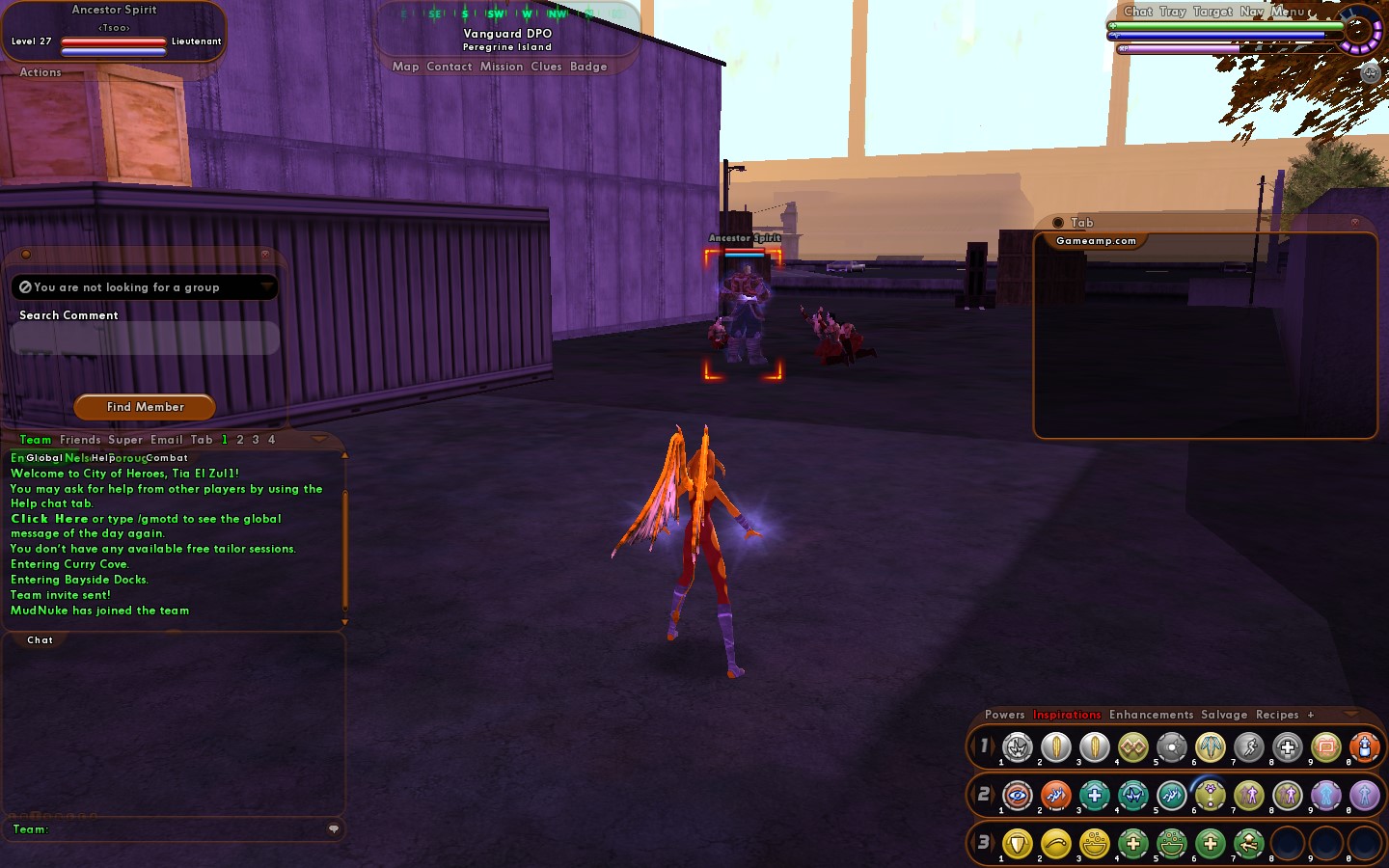
Task: Switch to the Friends tab
Action: pyautogui.click(x=80, y=440)
